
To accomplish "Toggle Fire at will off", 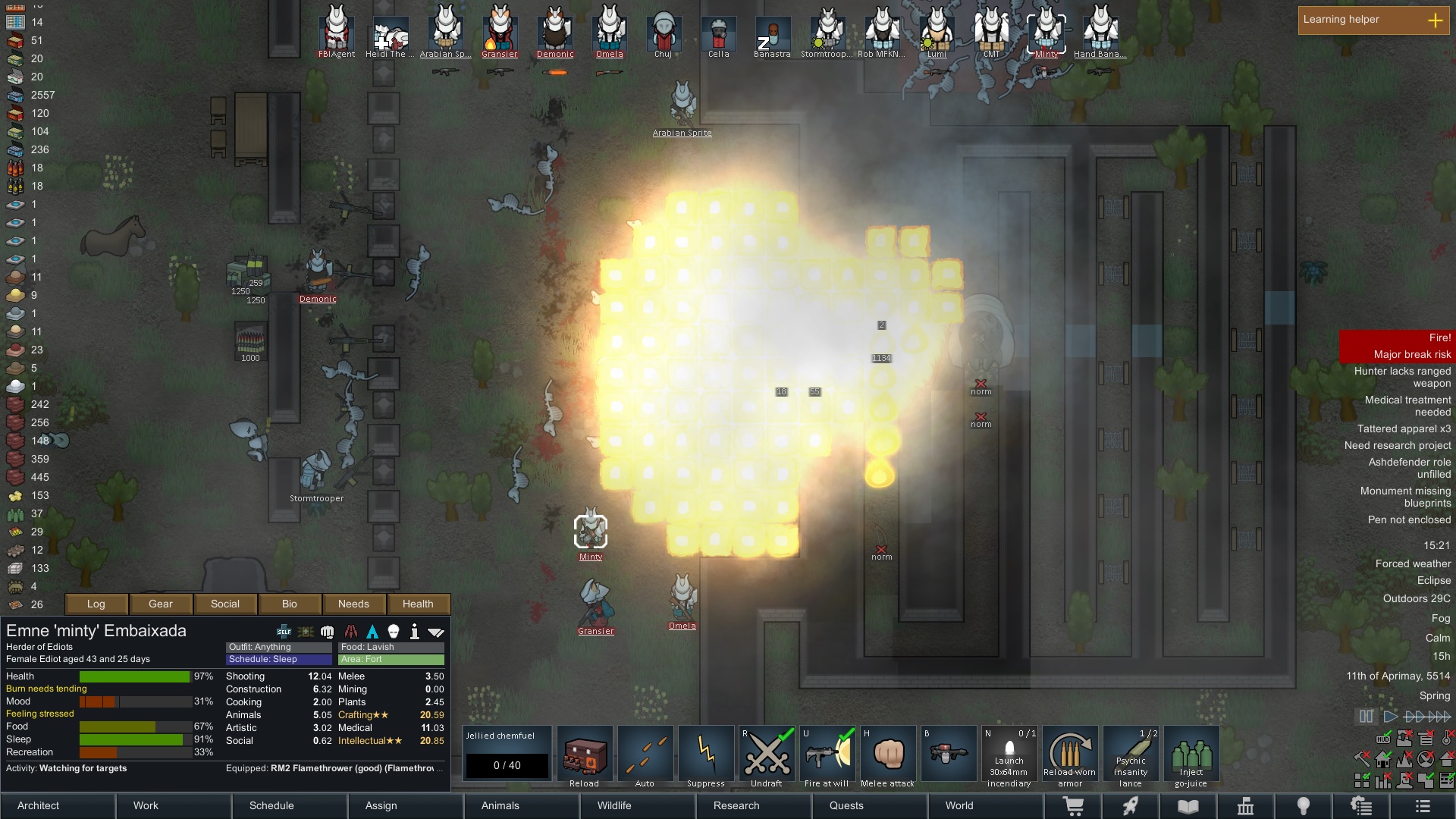I will (827, 753).
